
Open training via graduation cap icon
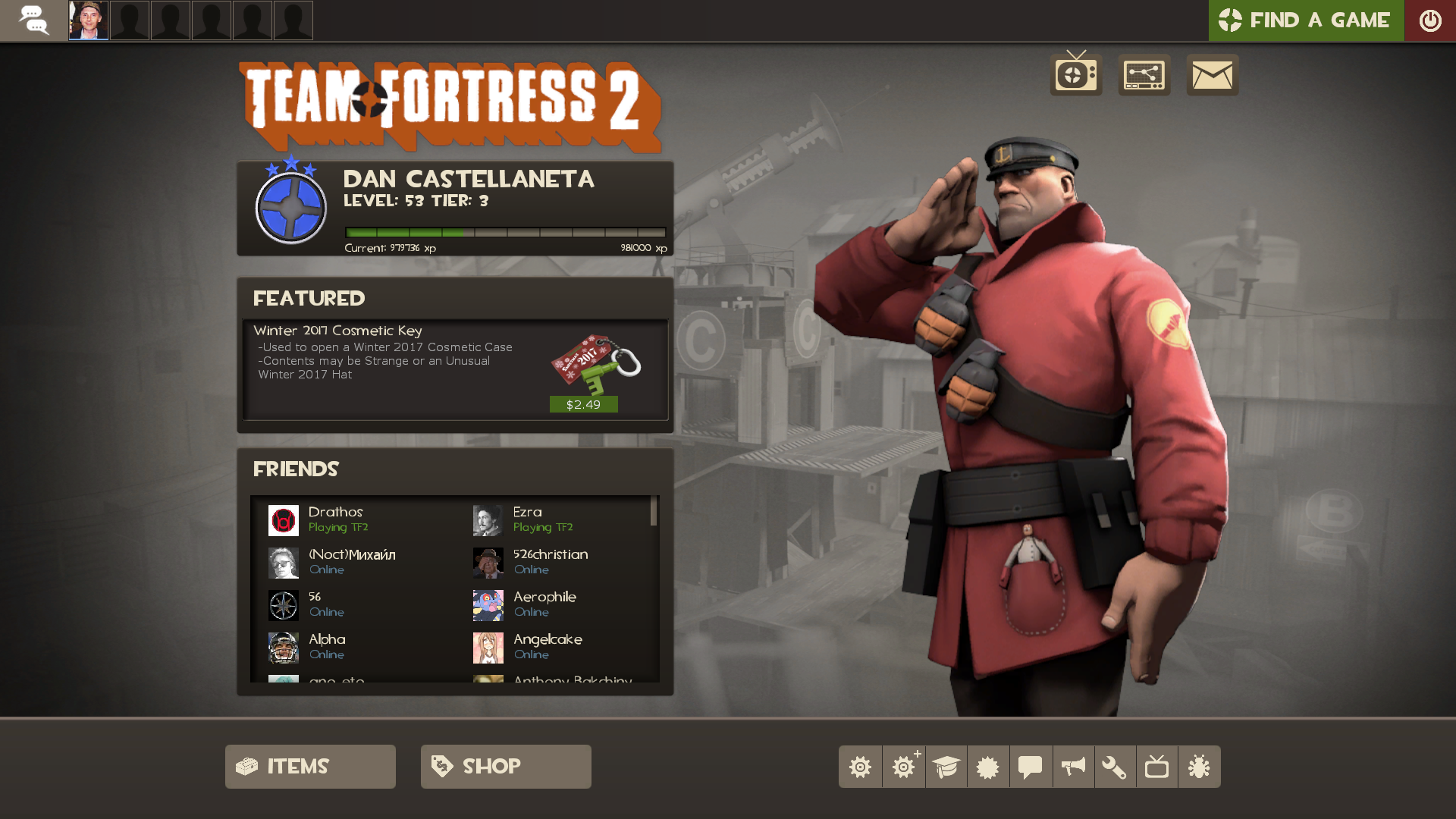click(946, 767)
